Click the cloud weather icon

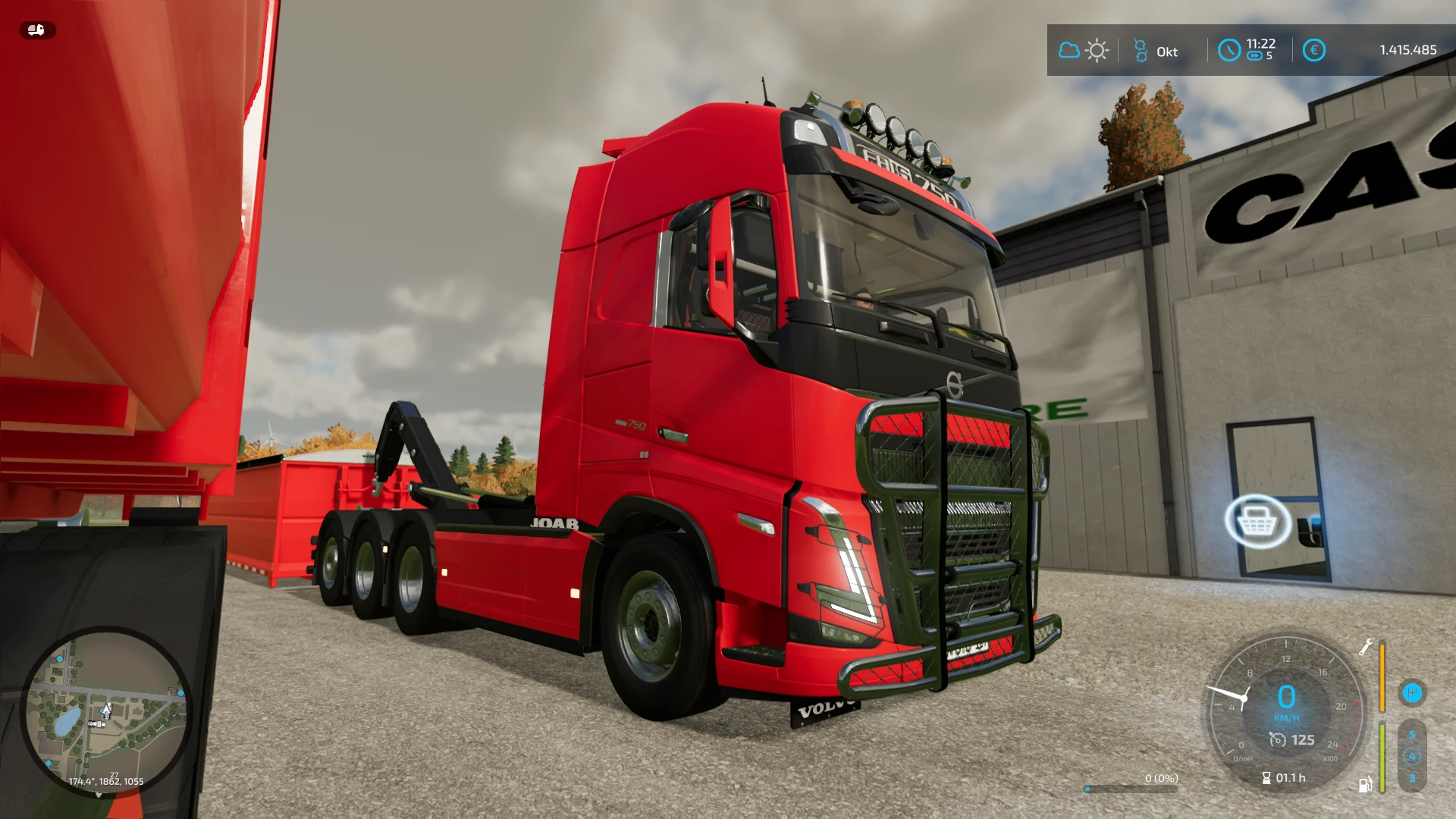pyautogui.click(x=1069, y=51)
